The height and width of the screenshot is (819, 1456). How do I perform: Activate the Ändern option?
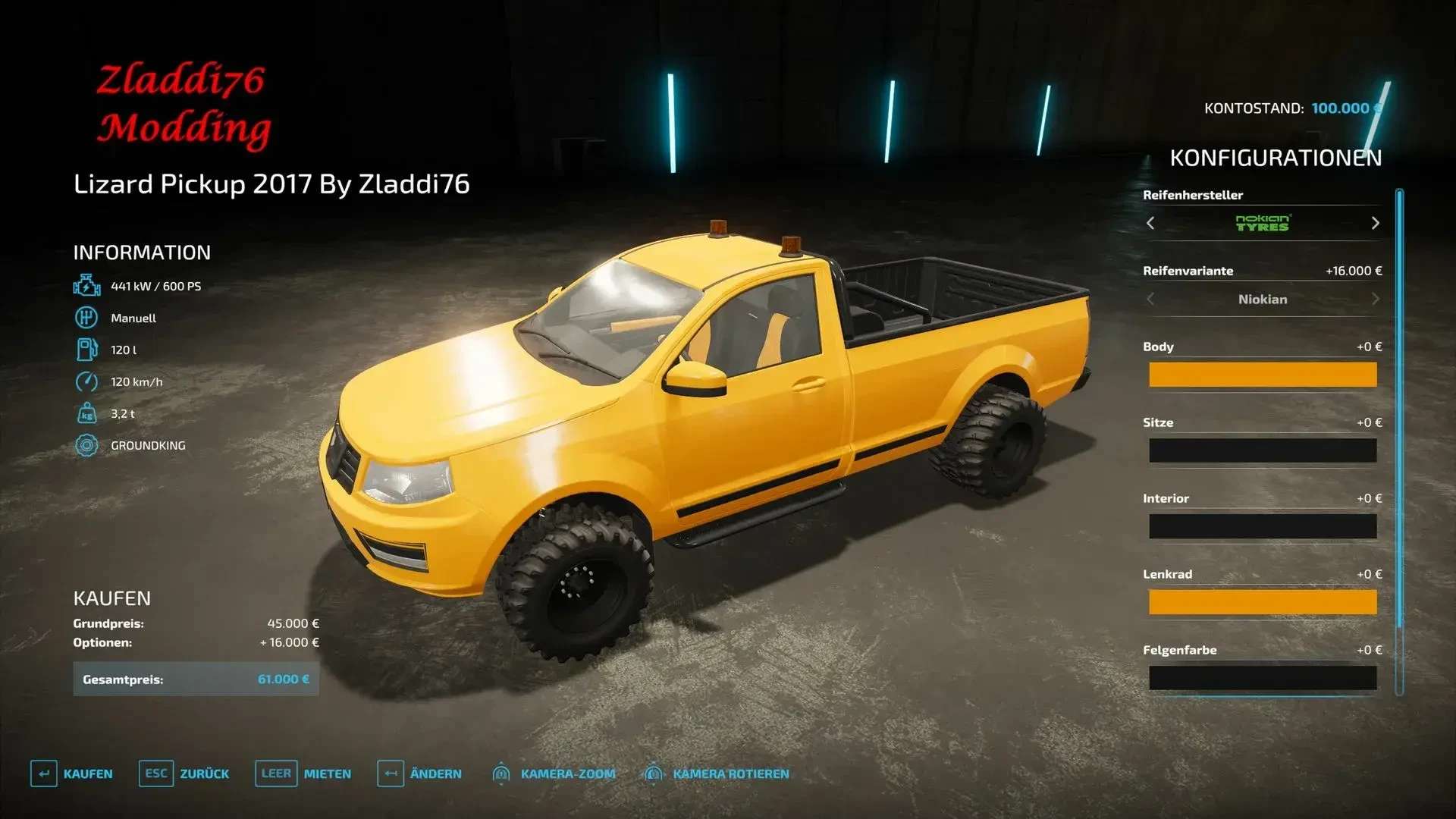419,773
